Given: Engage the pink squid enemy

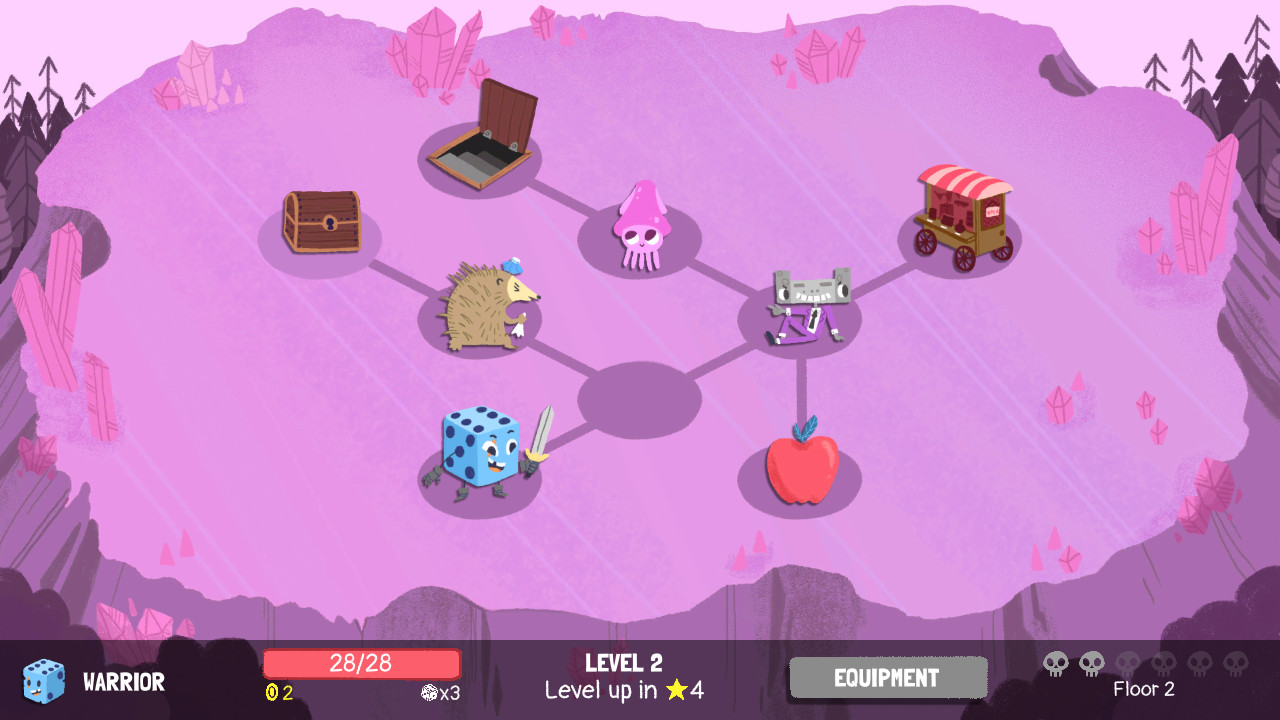Looking at the screenshot, I should (x=645, y=225).
